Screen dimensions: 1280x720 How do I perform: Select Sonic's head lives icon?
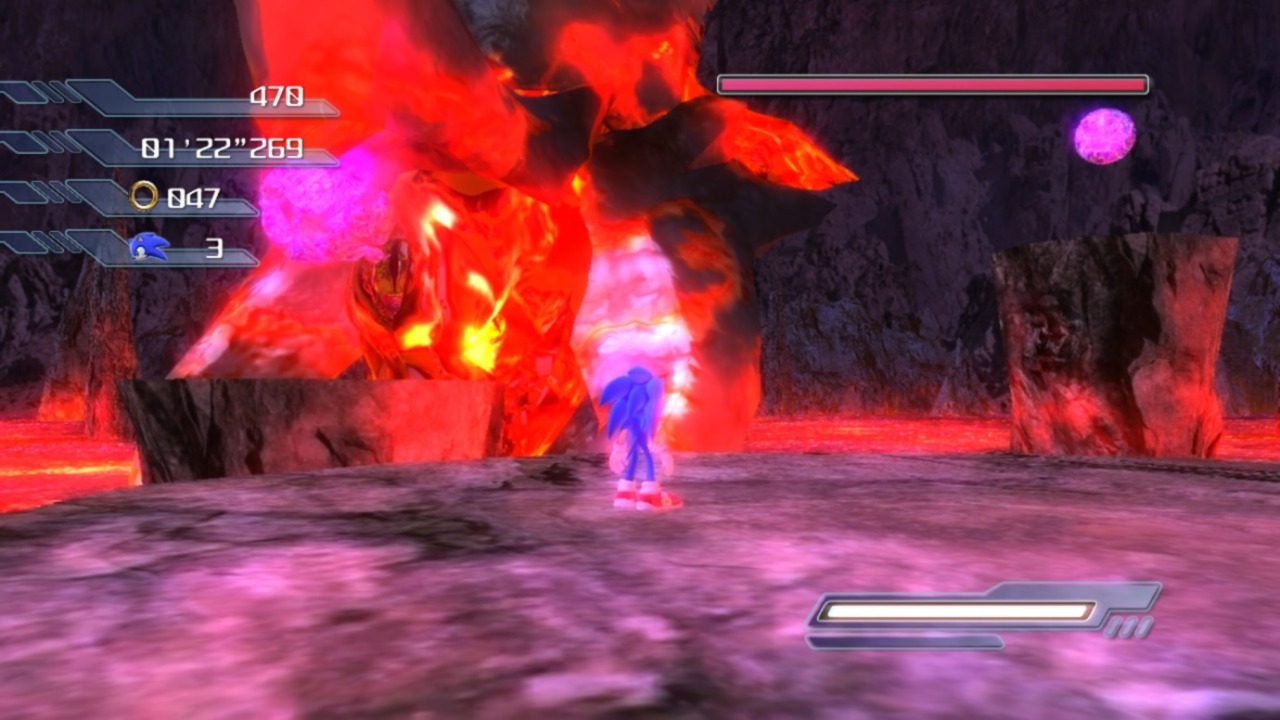click(x=149, y=247)
